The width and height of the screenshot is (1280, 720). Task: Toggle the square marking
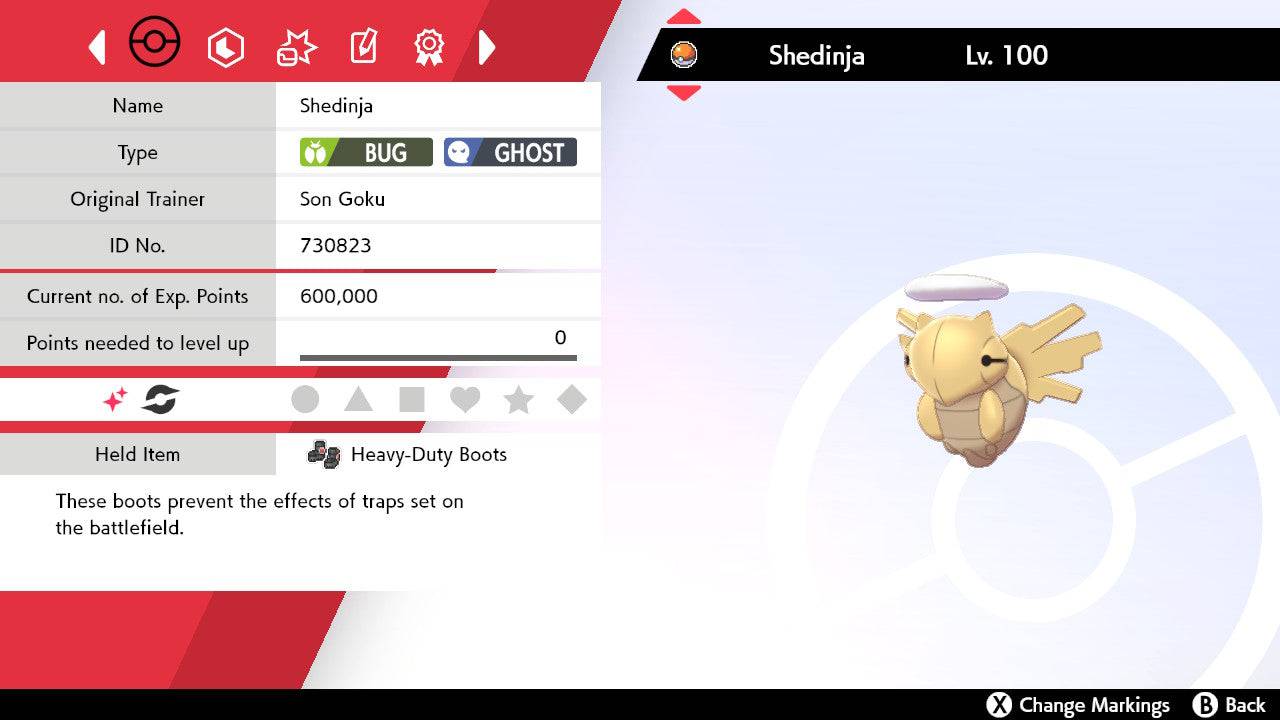pyautogui.click(x=412, y=400)
